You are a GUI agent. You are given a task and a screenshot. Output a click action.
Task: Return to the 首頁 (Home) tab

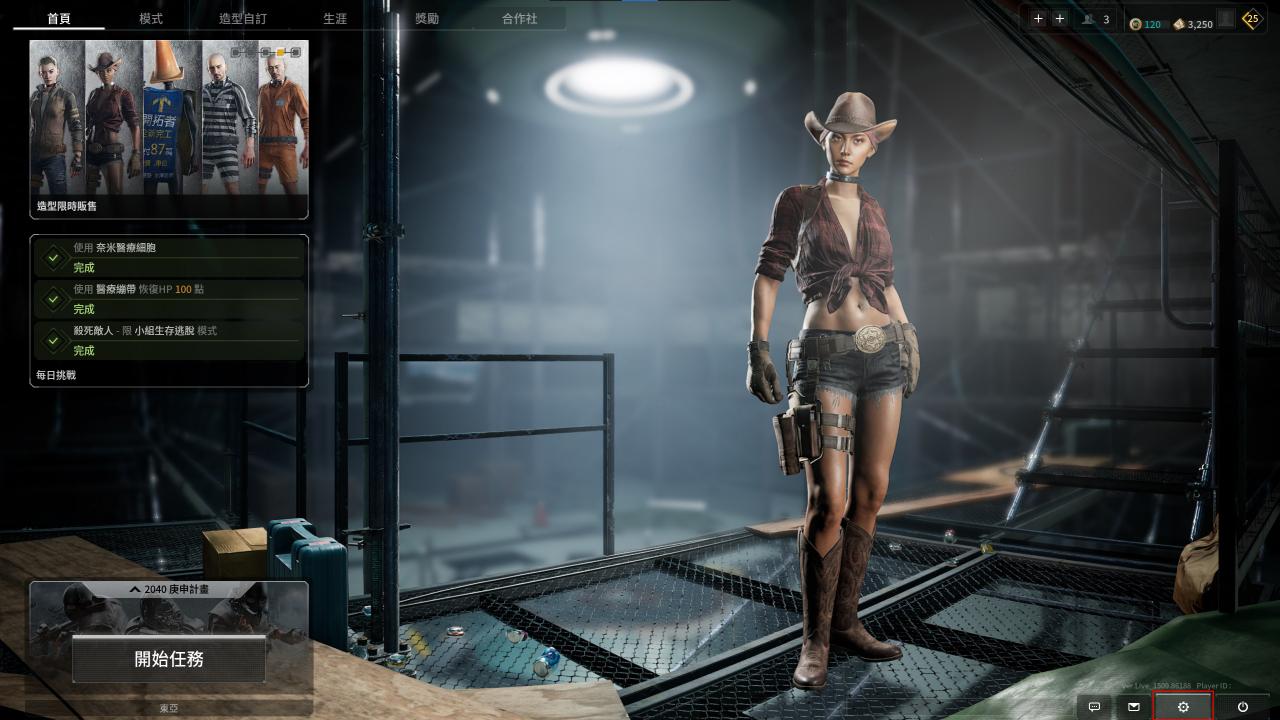pos(59,19)
